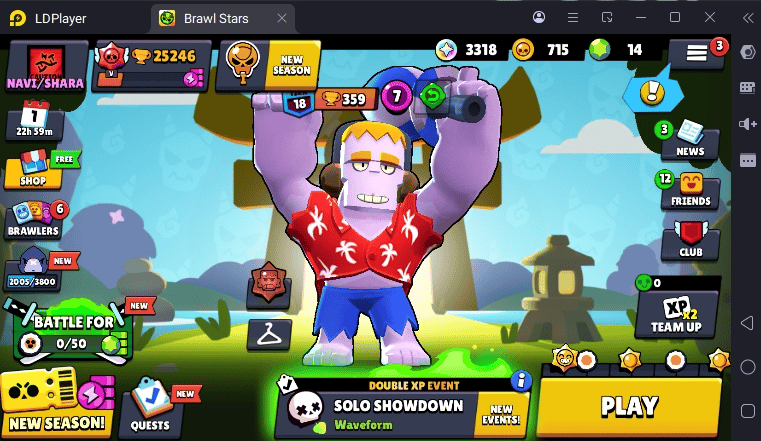Start the match with the PLAY button

630,405
